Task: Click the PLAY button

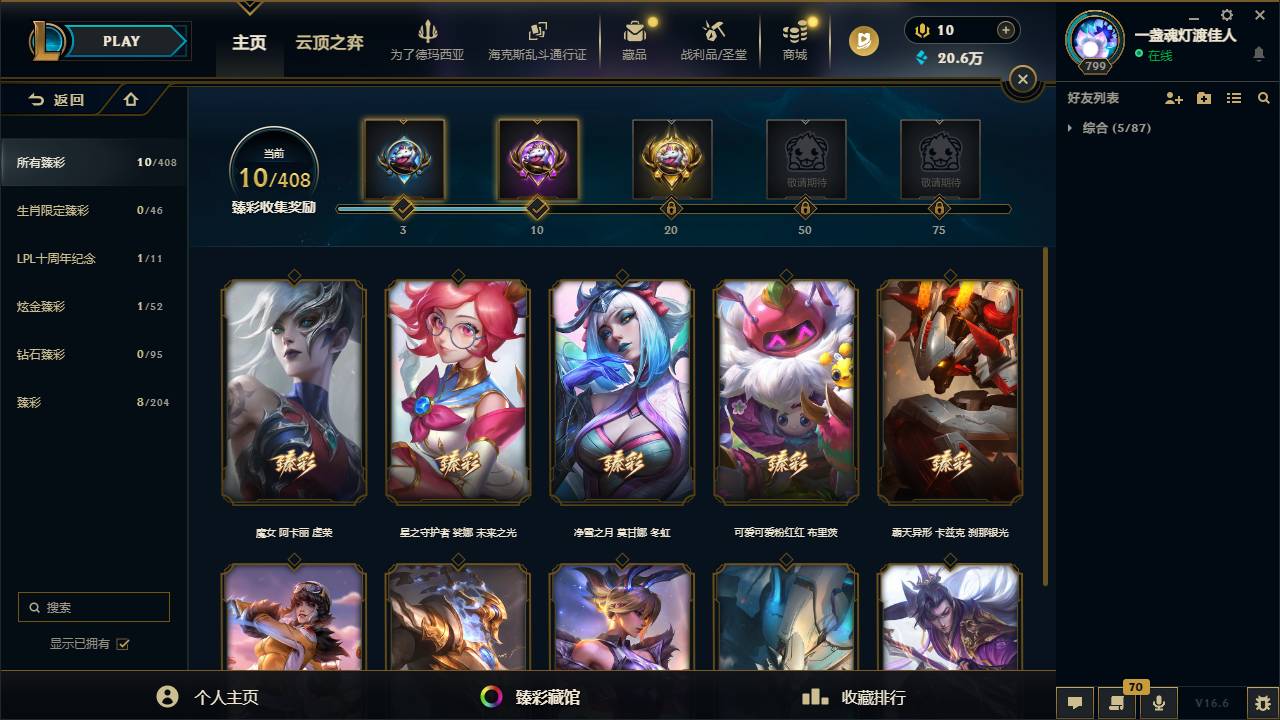Action: coord(121,41)
